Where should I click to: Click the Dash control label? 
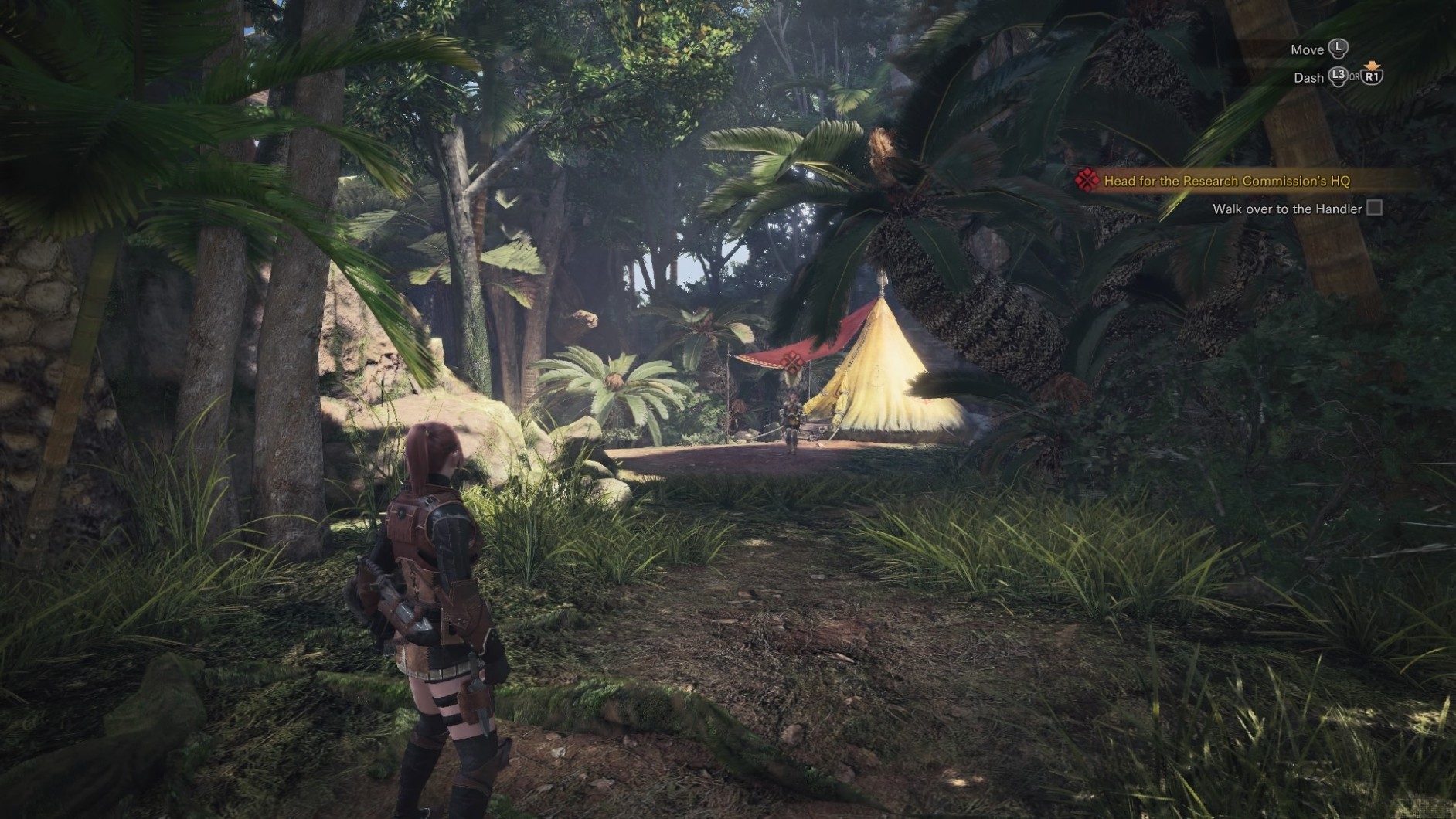(1308, 77)
